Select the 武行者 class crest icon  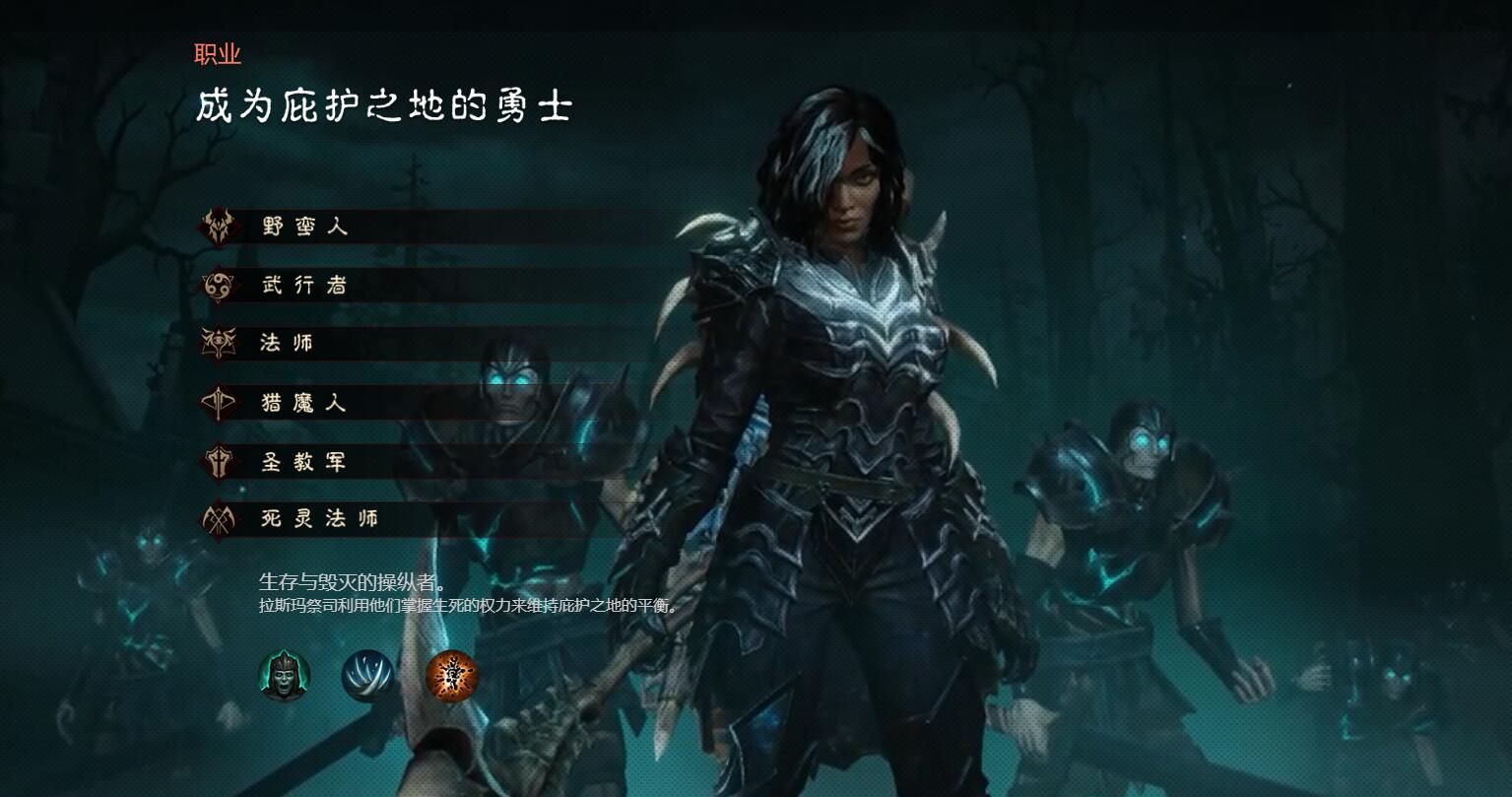220,285
